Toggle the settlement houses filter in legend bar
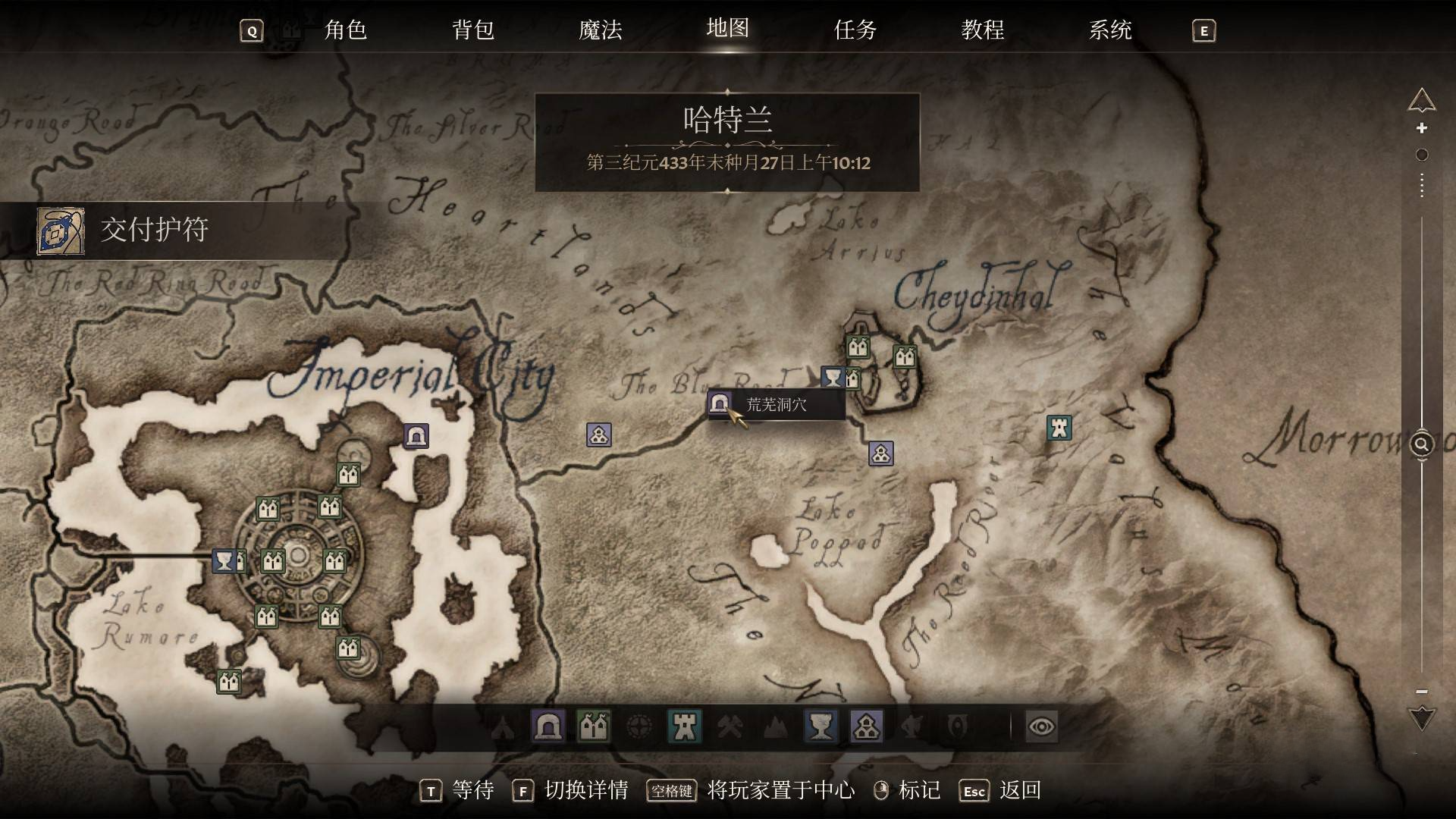Image resolution: width=1456 pixels, height=819 pixels. [867, 726]
